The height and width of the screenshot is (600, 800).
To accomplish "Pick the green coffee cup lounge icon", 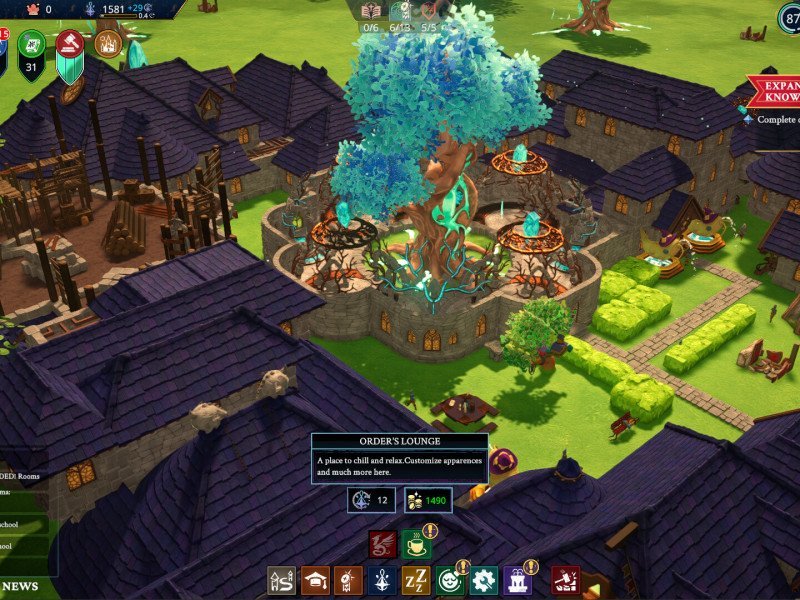I will point(417,545).
